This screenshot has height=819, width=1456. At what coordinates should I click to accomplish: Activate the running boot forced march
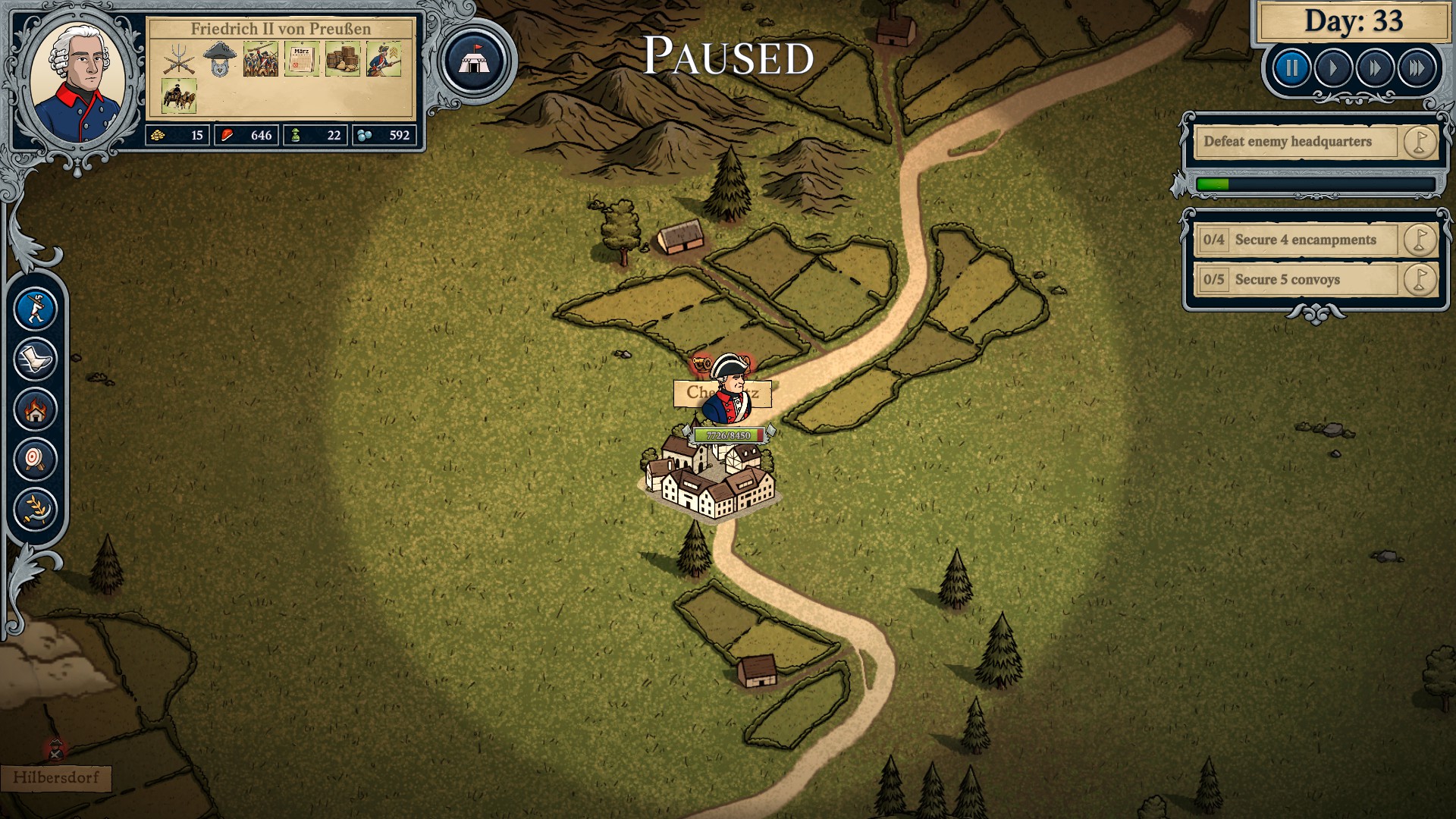point(36,359)
